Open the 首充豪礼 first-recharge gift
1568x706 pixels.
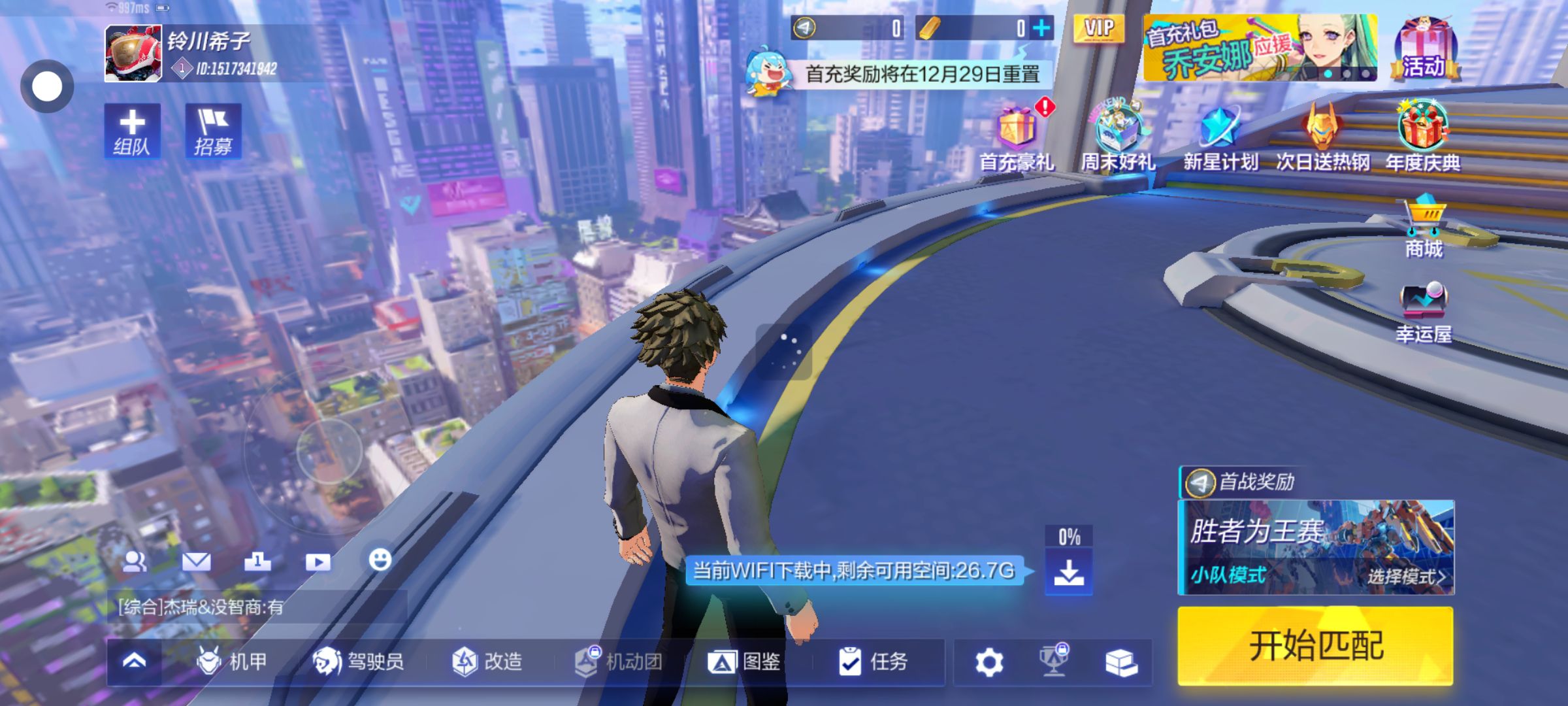(1017, 139)
